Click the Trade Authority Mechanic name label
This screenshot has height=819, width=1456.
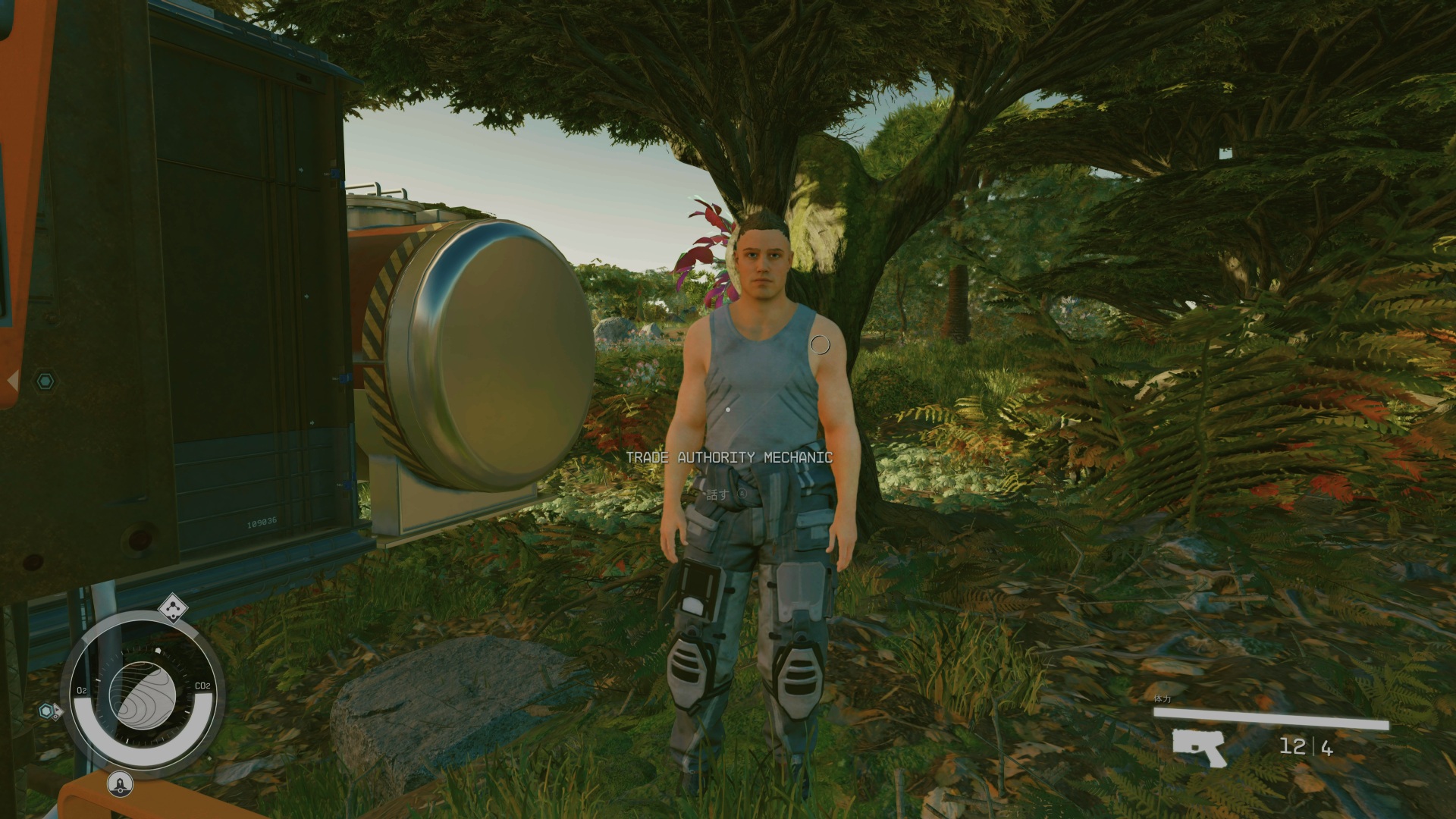pos(729,457)
